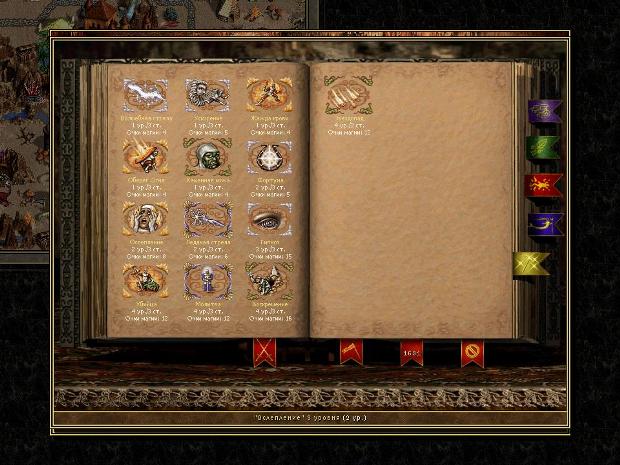Select the Slayer spell
The width and height of the screenshot is (620, 465).
[x=144, y=280]
